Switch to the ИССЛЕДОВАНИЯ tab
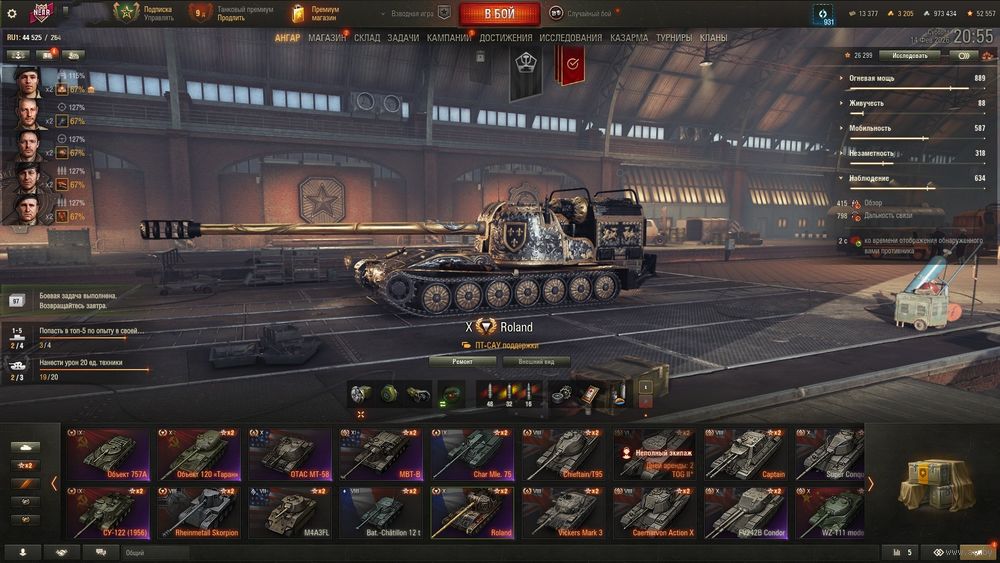The height and width of the screenshot is (563, 1000). point(570,38)
